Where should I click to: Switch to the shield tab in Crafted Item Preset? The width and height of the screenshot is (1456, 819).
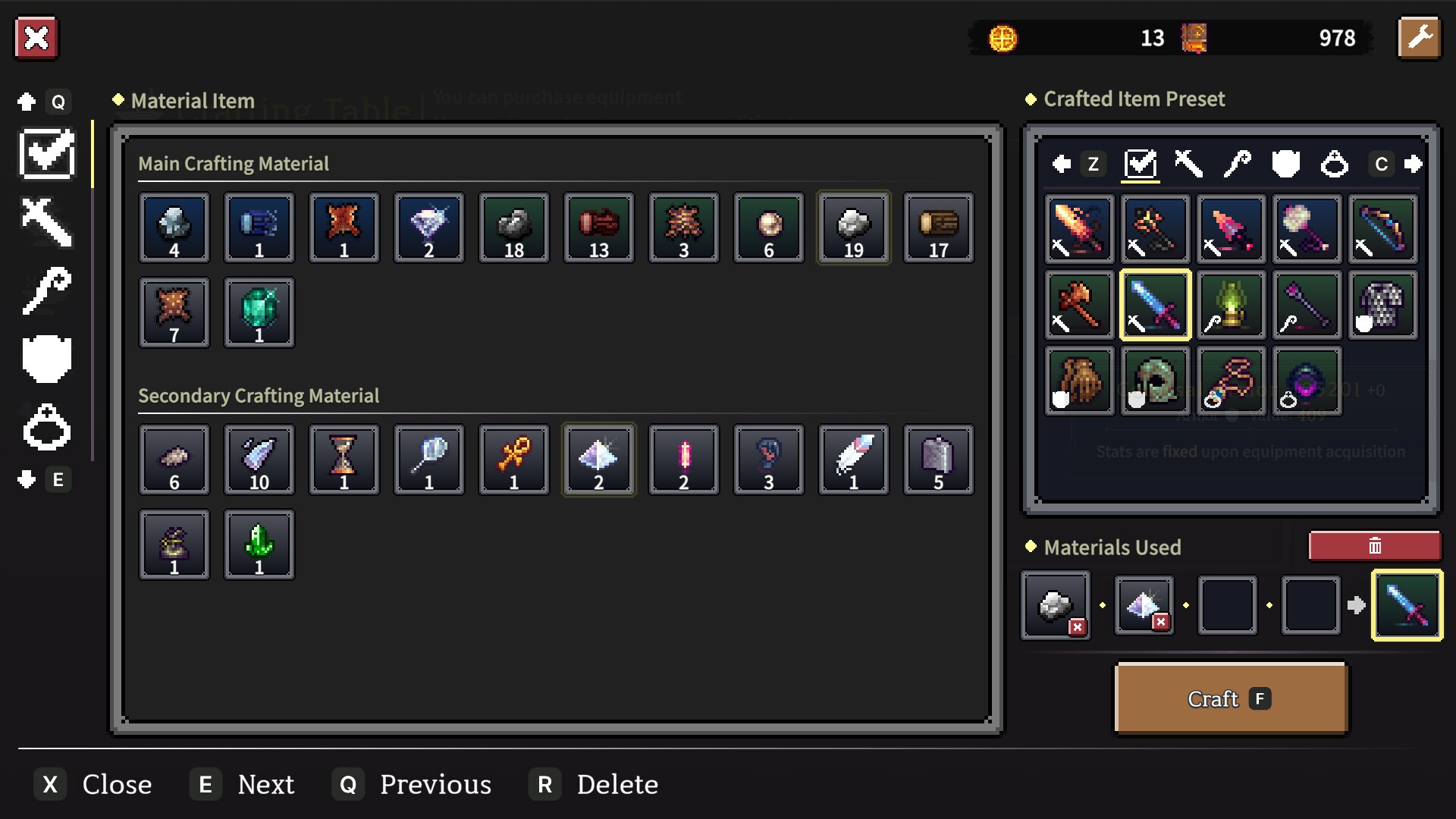[x=1286, y=165]
